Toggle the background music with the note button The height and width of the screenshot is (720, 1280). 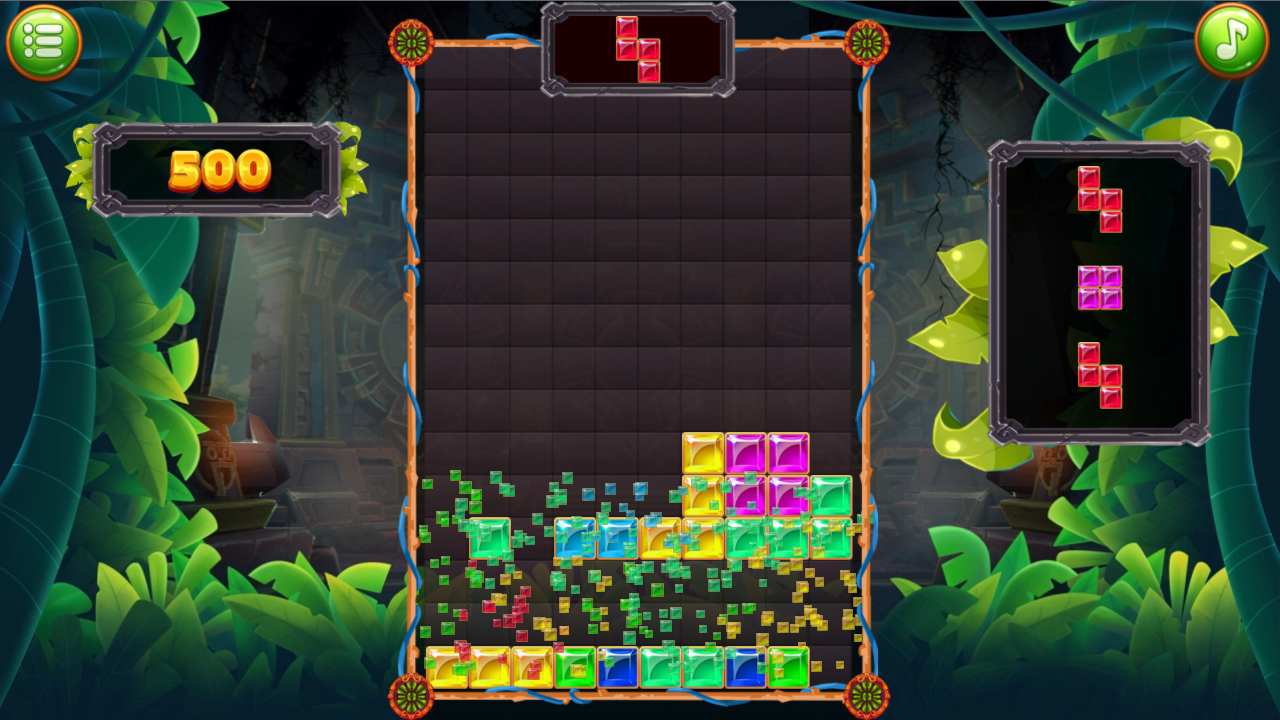pos(1231,41)
